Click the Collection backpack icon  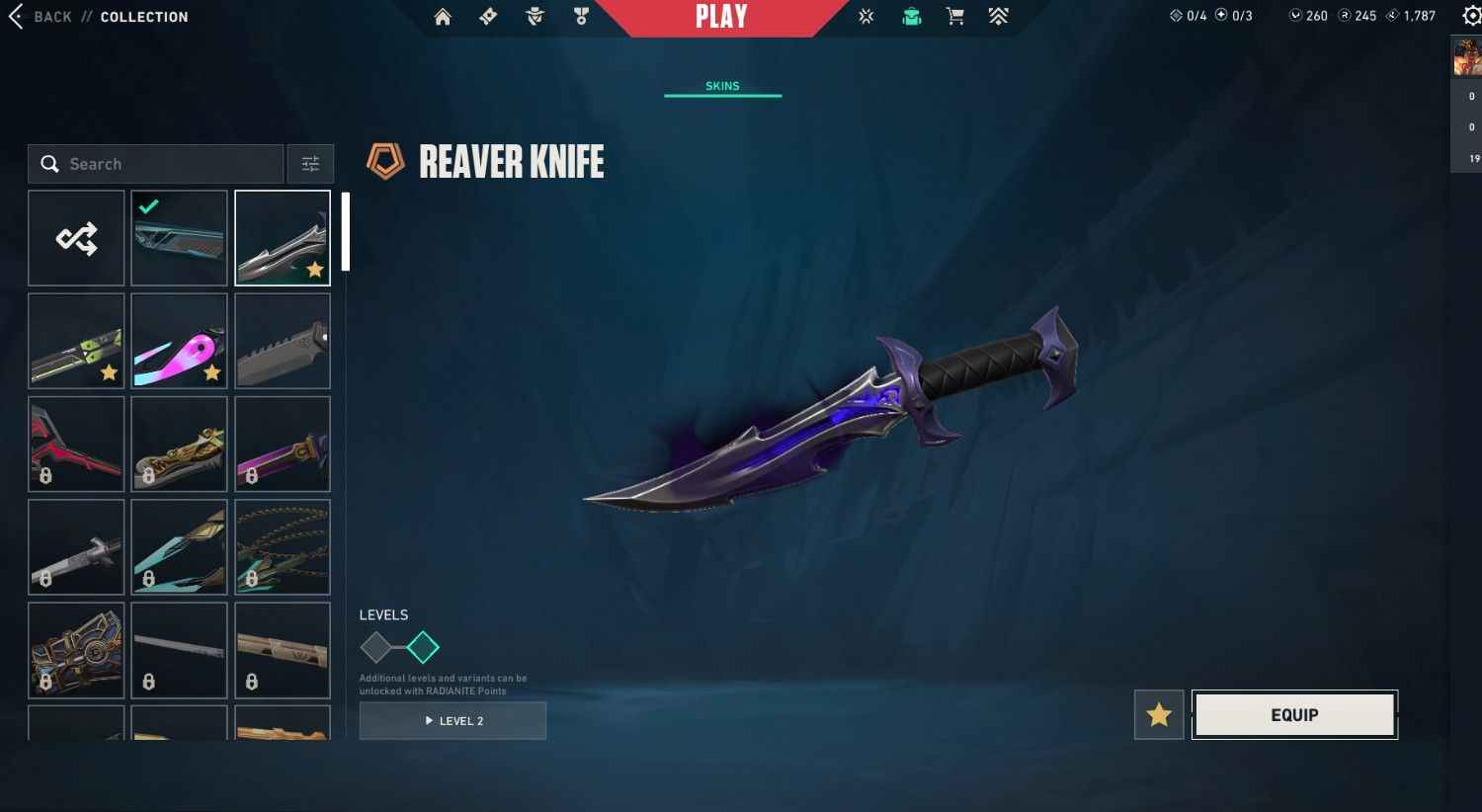tap(911, 17)
